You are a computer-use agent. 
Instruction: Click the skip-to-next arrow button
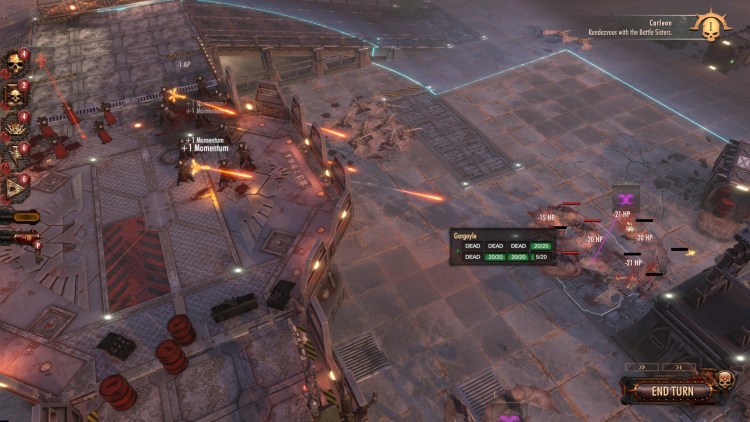pos(678,367)
